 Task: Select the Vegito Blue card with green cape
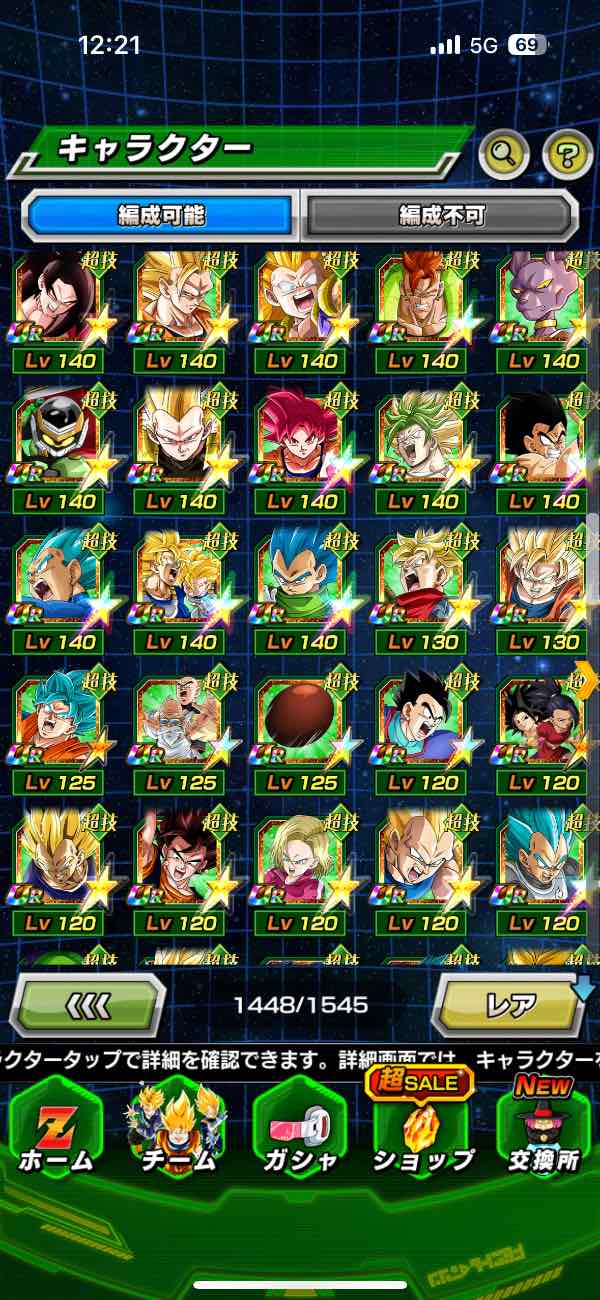300,580
